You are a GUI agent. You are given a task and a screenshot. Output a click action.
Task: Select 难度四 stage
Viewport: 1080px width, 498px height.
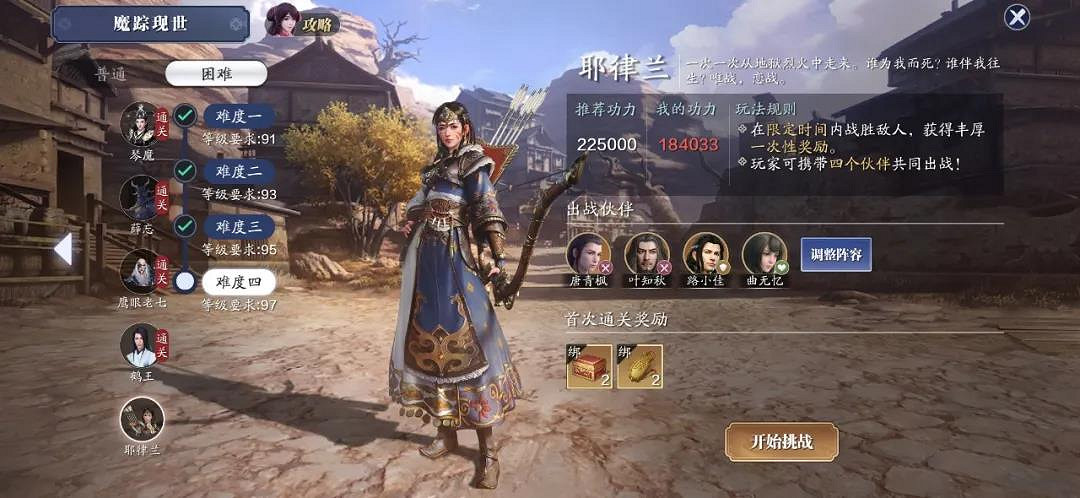pyautogui.click(x=239, y=282)
